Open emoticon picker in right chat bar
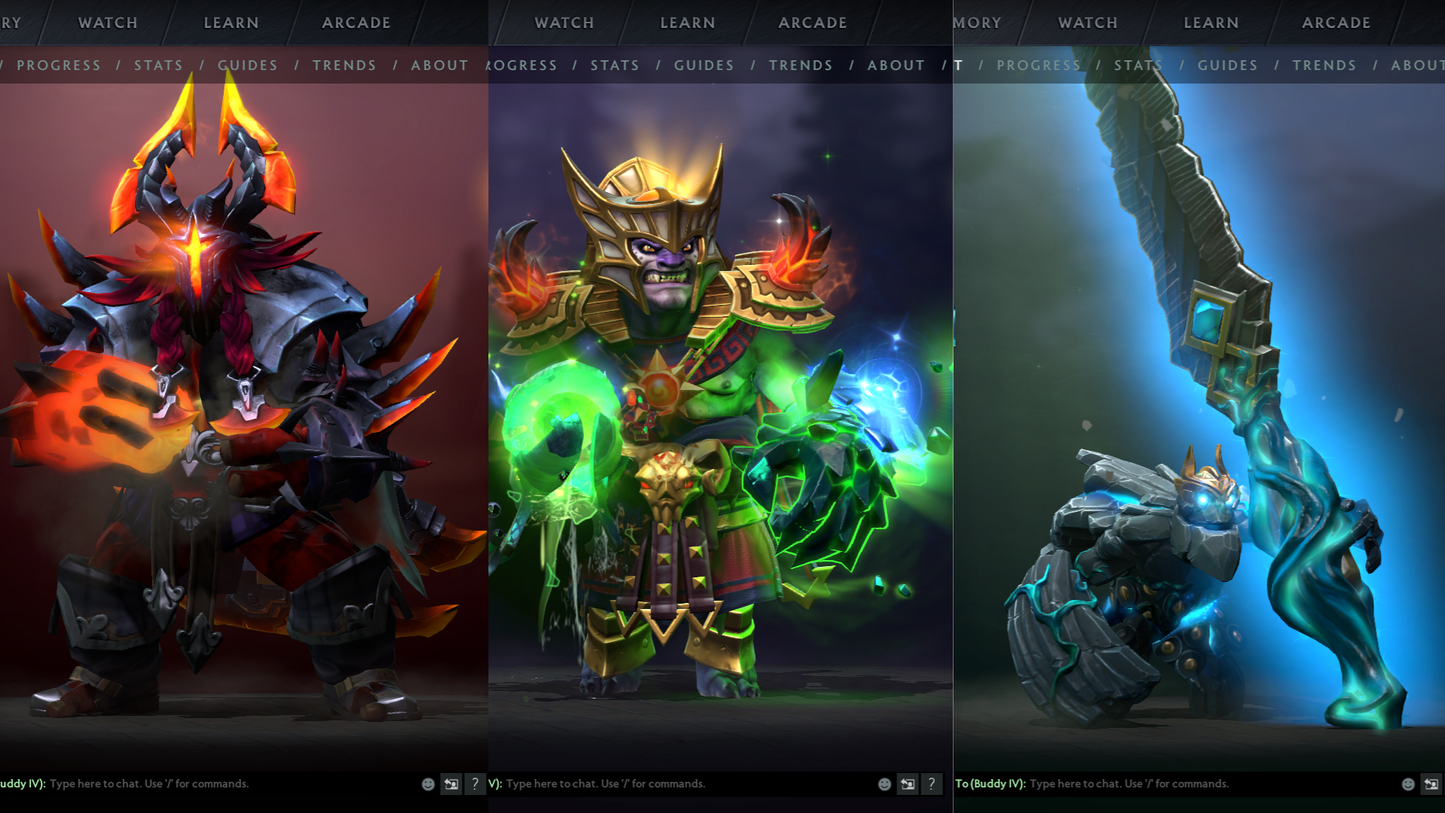The height and width of the screenshot is (813, 1445). (x=1410, y=784)
